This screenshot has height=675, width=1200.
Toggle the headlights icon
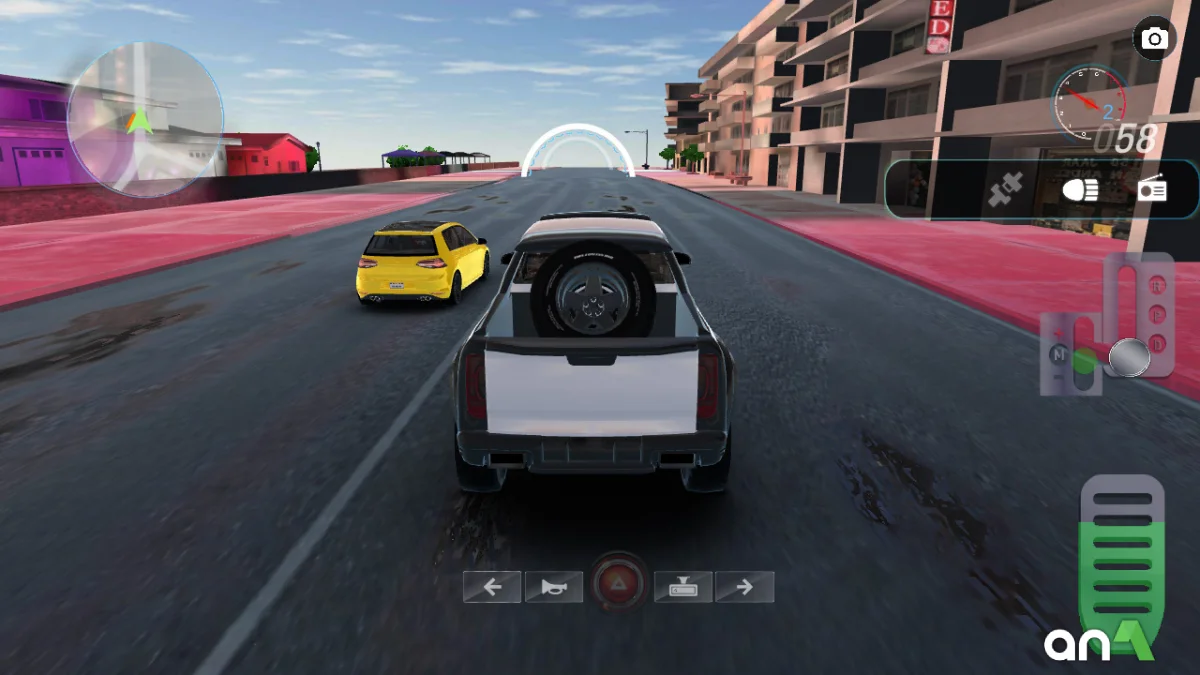[x=1080, y=190]
